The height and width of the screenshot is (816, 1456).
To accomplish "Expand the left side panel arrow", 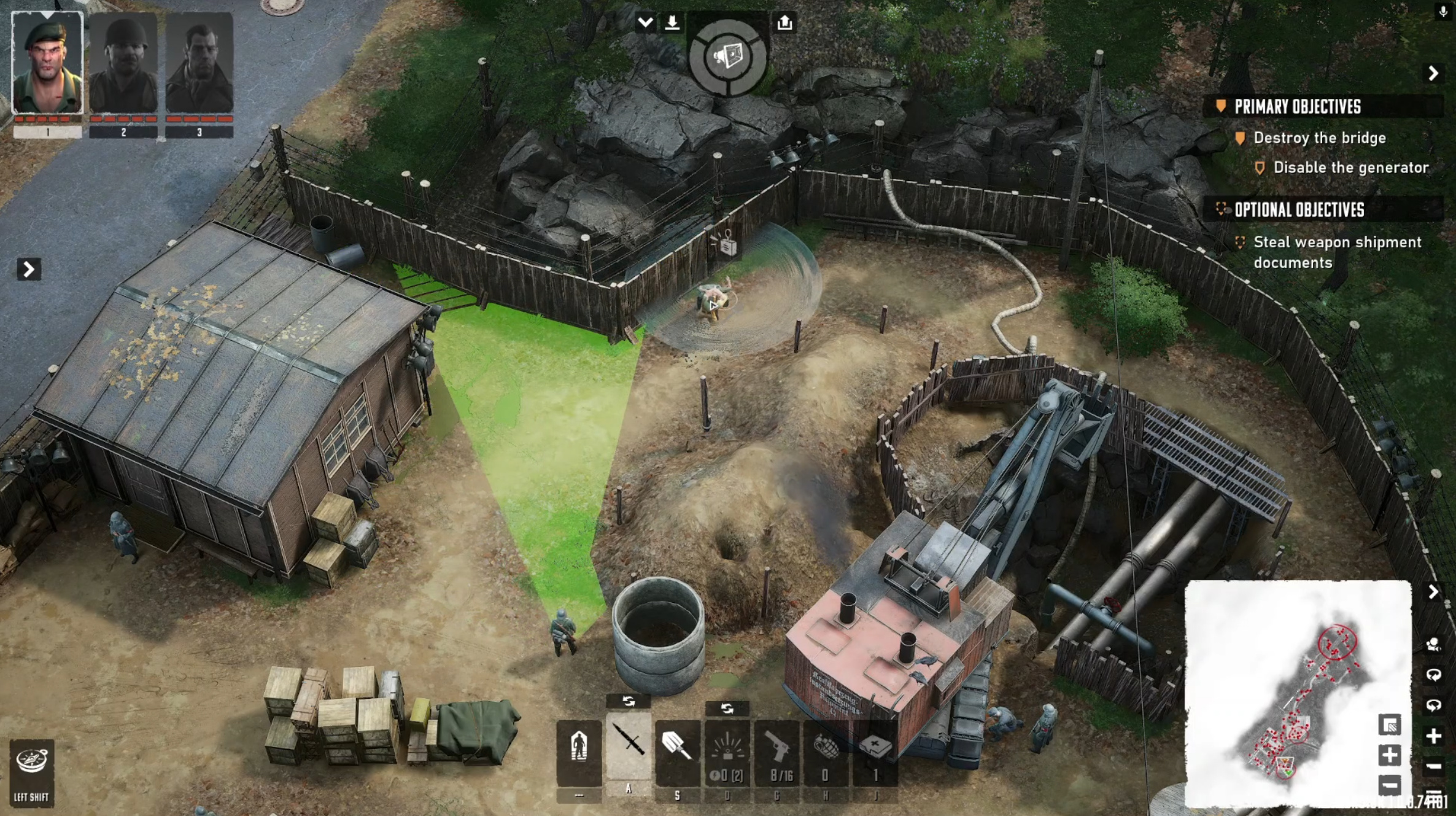I will 28,269.
